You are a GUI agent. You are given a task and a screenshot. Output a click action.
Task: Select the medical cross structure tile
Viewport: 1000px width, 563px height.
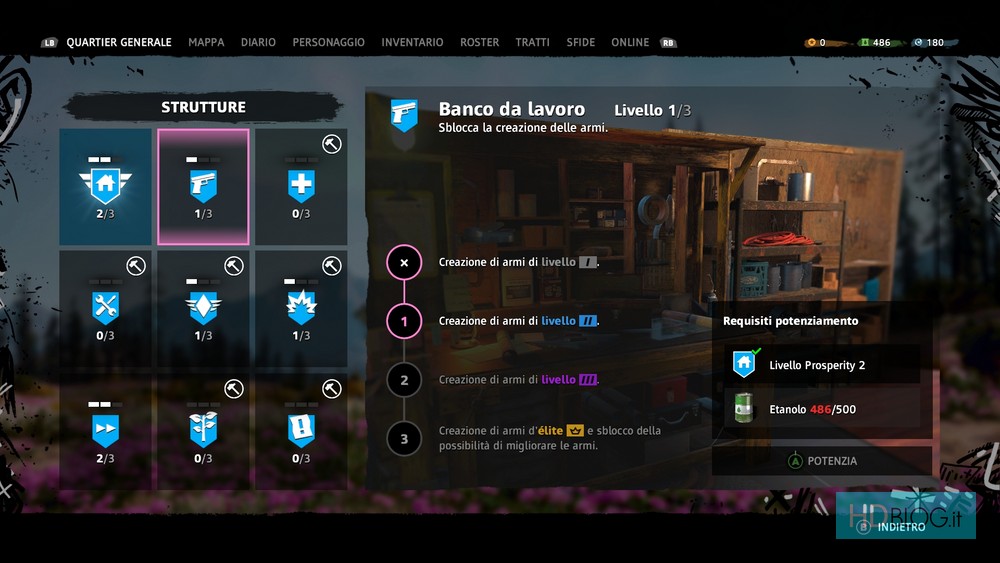coord(301,187)
